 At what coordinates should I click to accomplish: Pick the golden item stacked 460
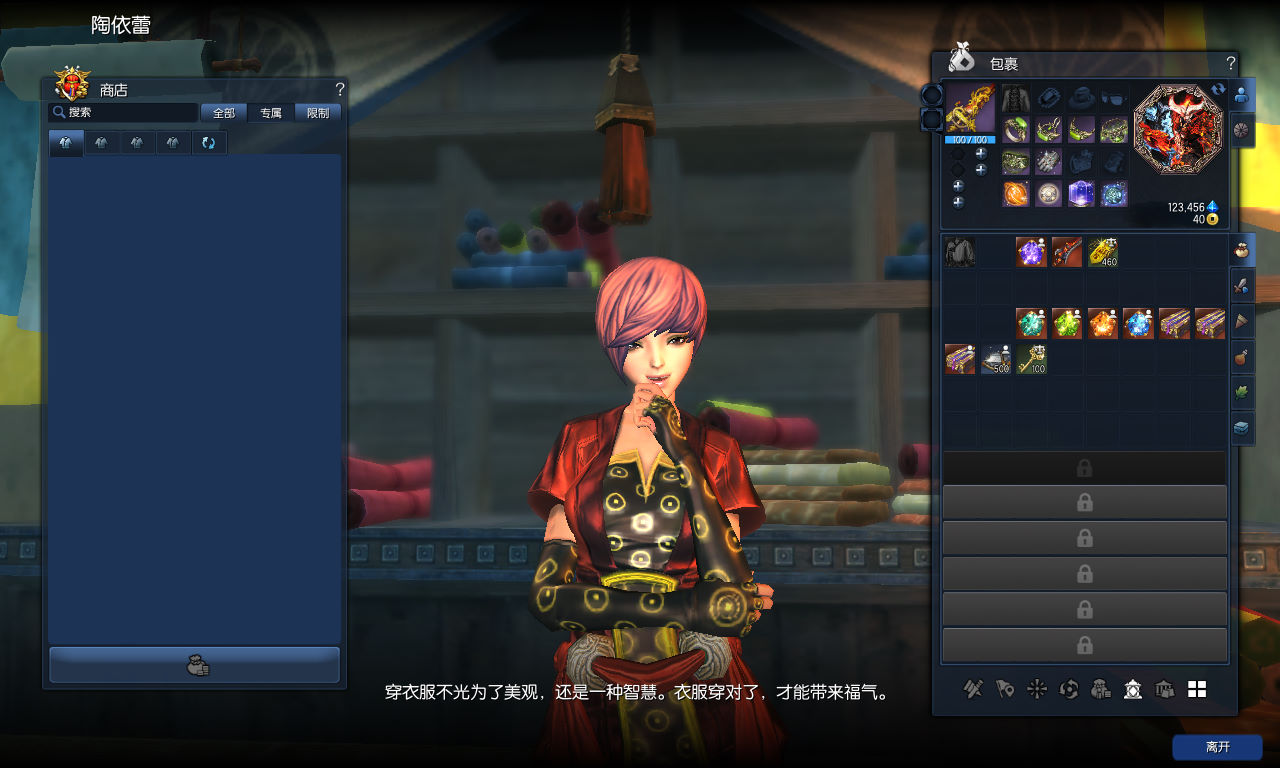(1102, 251)
